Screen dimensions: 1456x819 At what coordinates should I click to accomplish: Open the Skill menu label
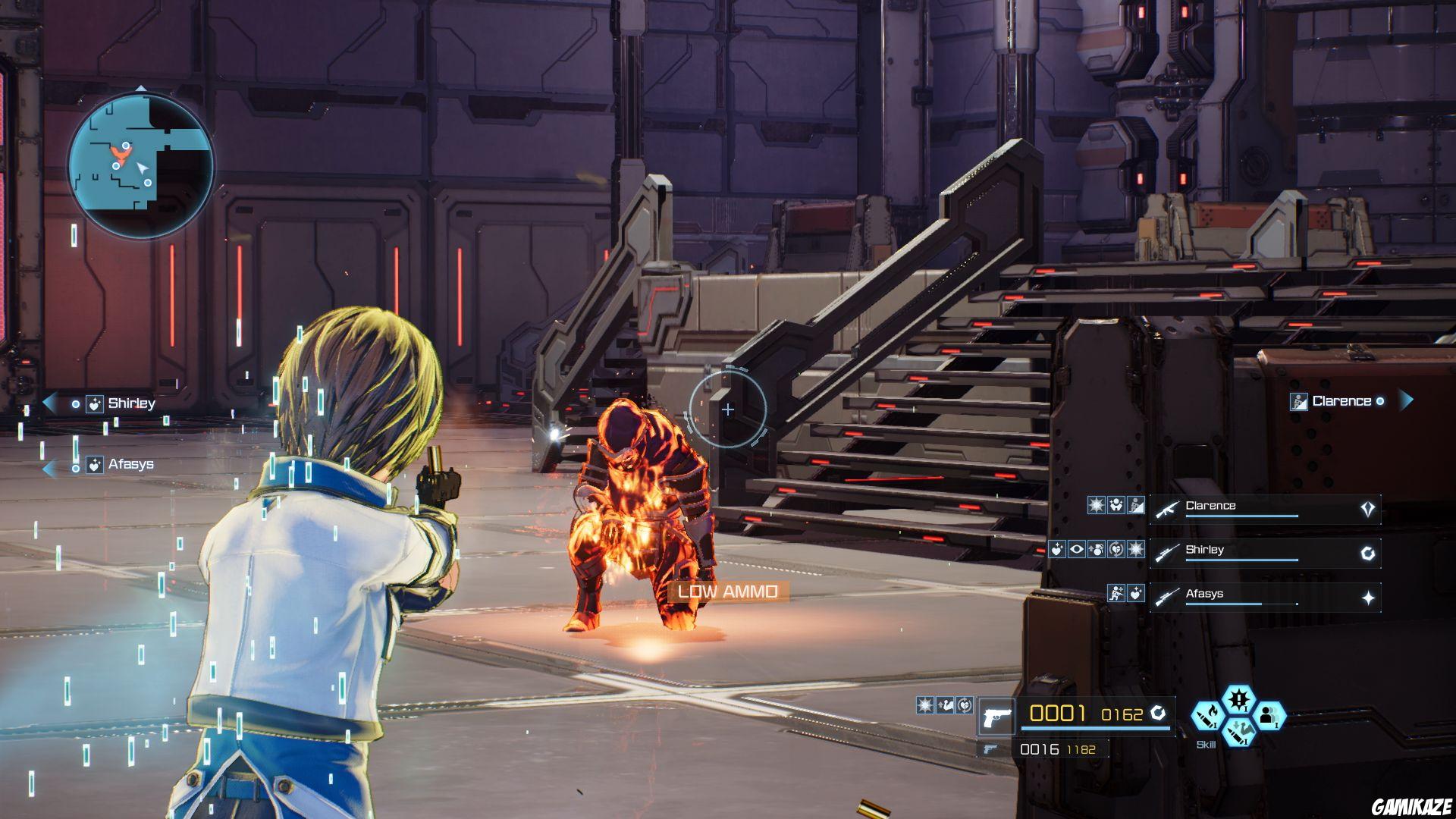point(1207,744)
